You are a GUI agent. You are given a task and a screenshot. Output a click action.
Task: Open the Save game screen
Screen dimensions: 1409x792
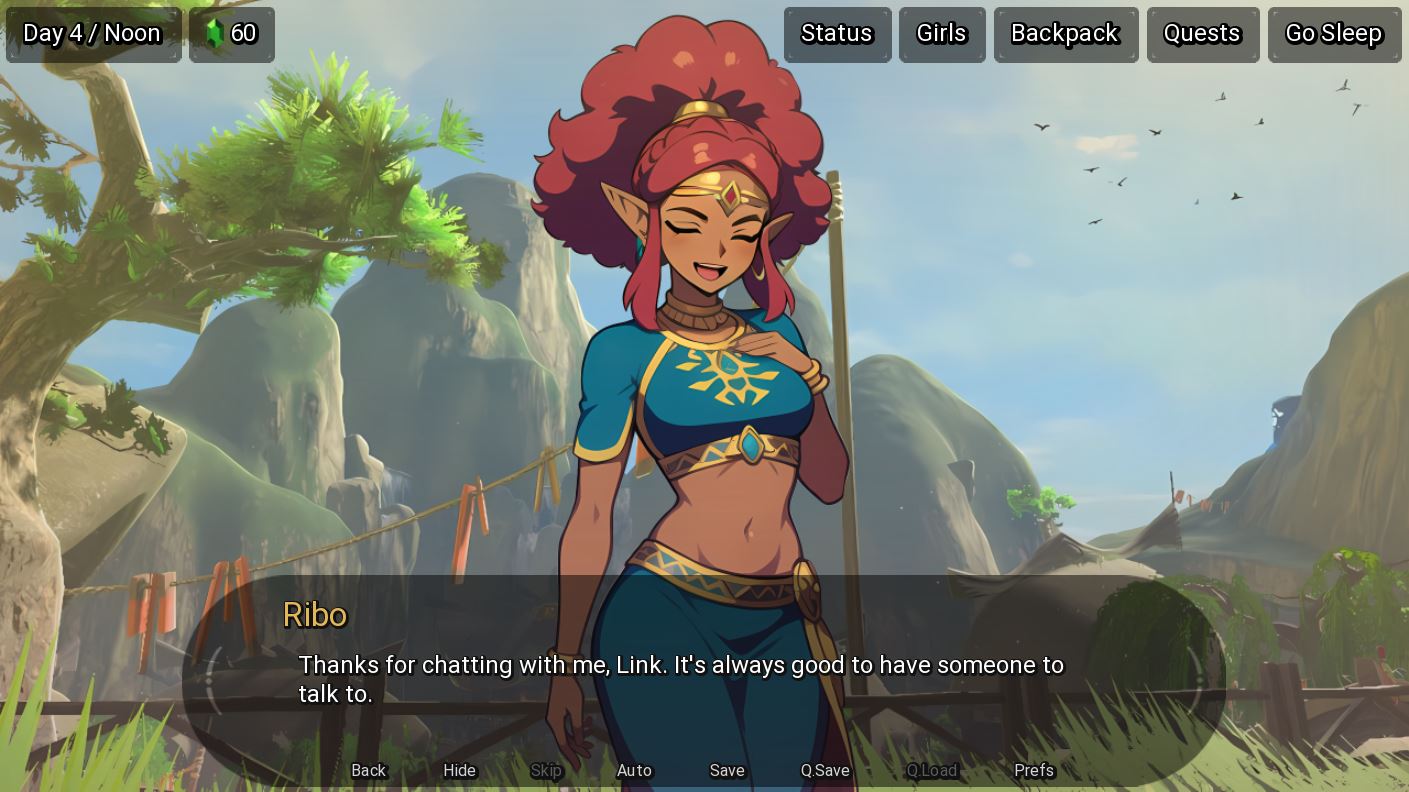click(727, 770)
